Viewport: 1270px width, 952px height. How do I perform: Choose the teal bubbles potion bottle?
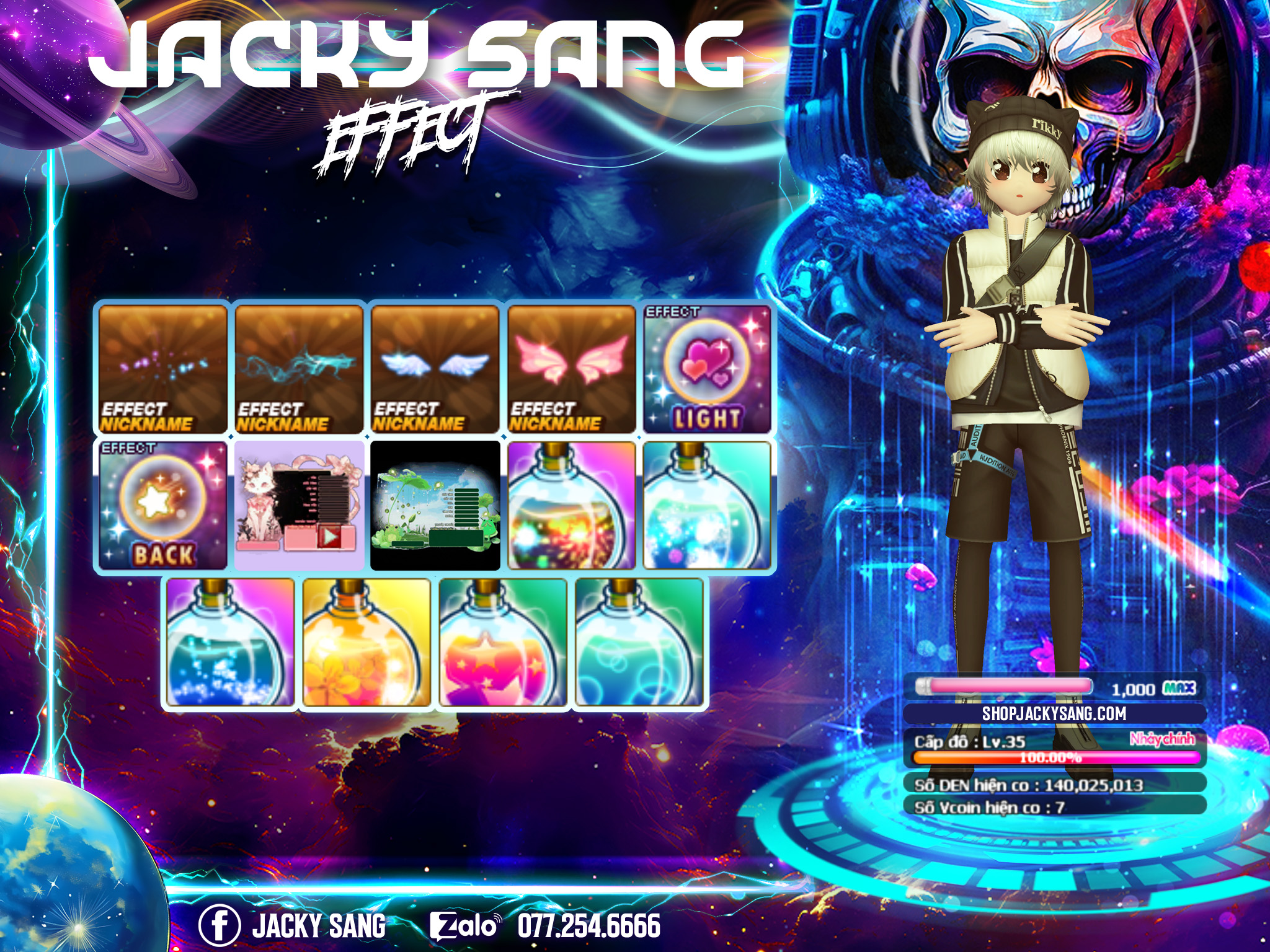click(639, 642)
